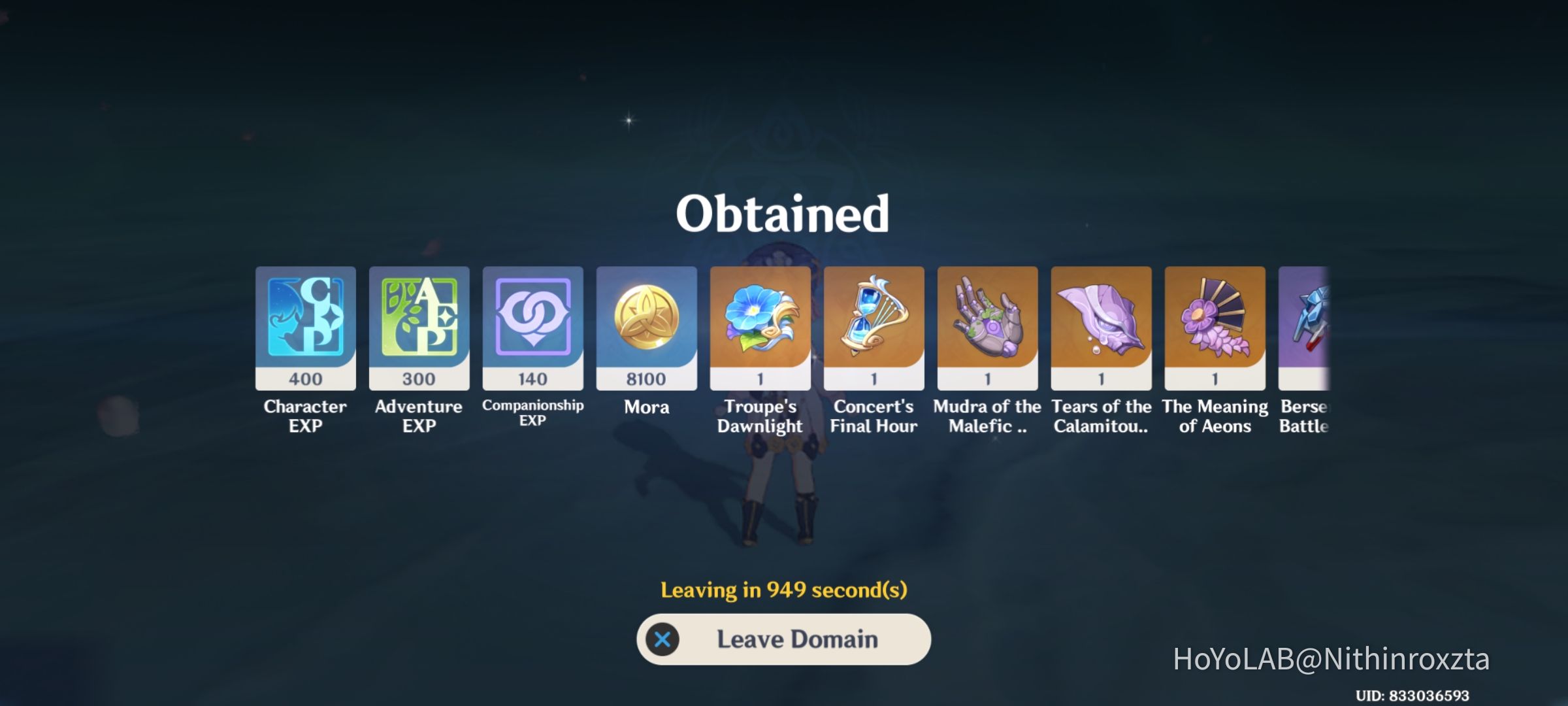
Task: Click the Adventure EXP amount 300
Action: (x=419, y=378)
